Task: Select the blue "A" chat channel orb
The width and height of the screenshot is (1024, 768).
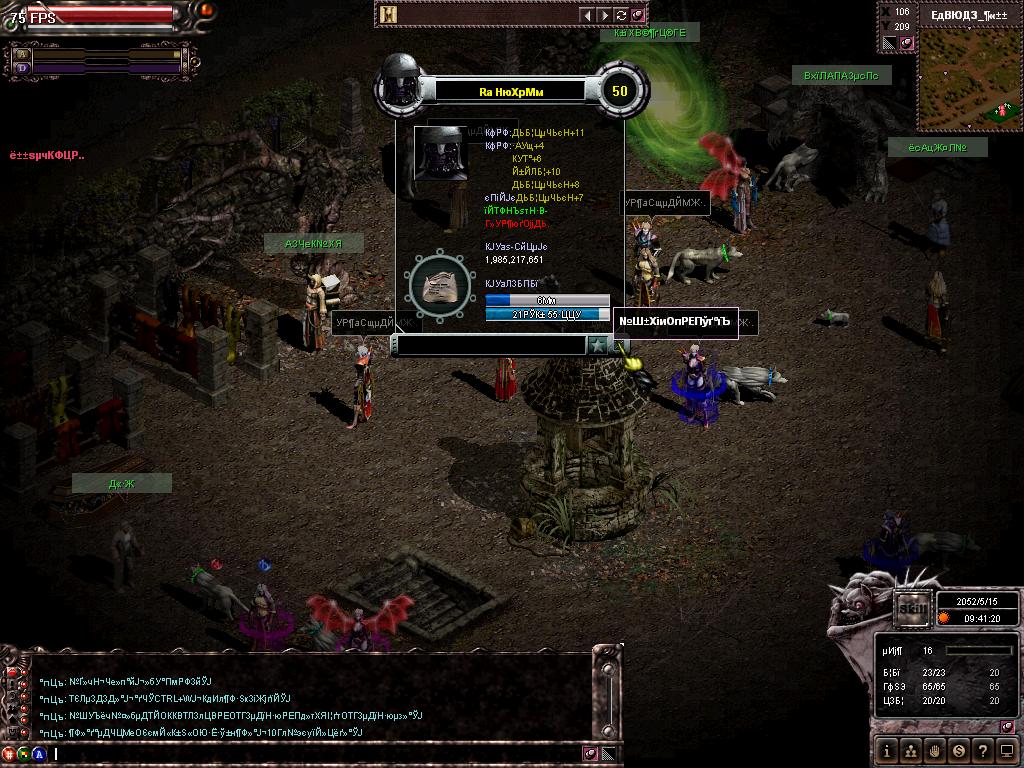Action: pyautogui.click(x=39, y=754)
